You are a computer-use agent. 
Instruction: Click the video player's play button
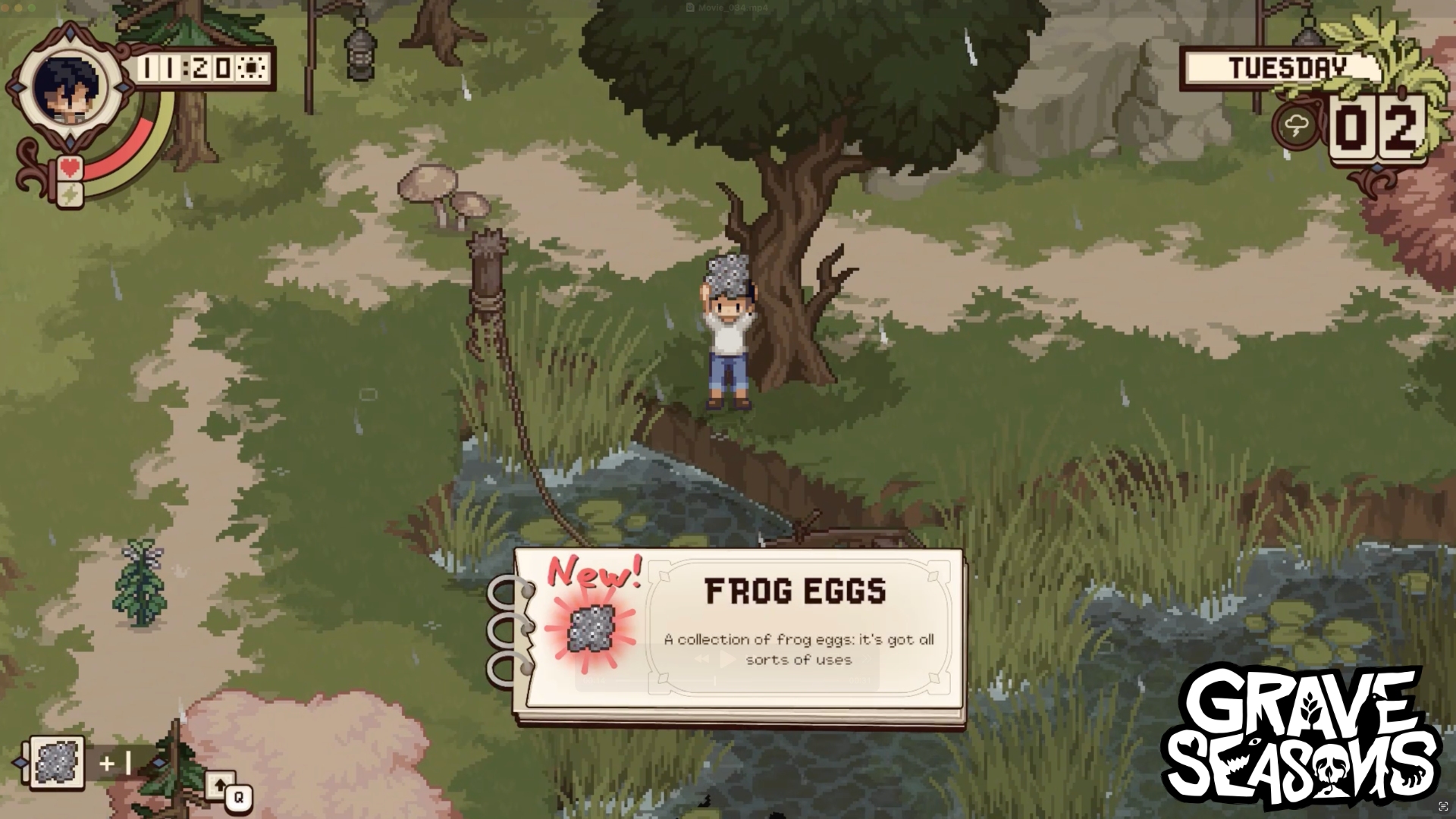pos(727,659)
